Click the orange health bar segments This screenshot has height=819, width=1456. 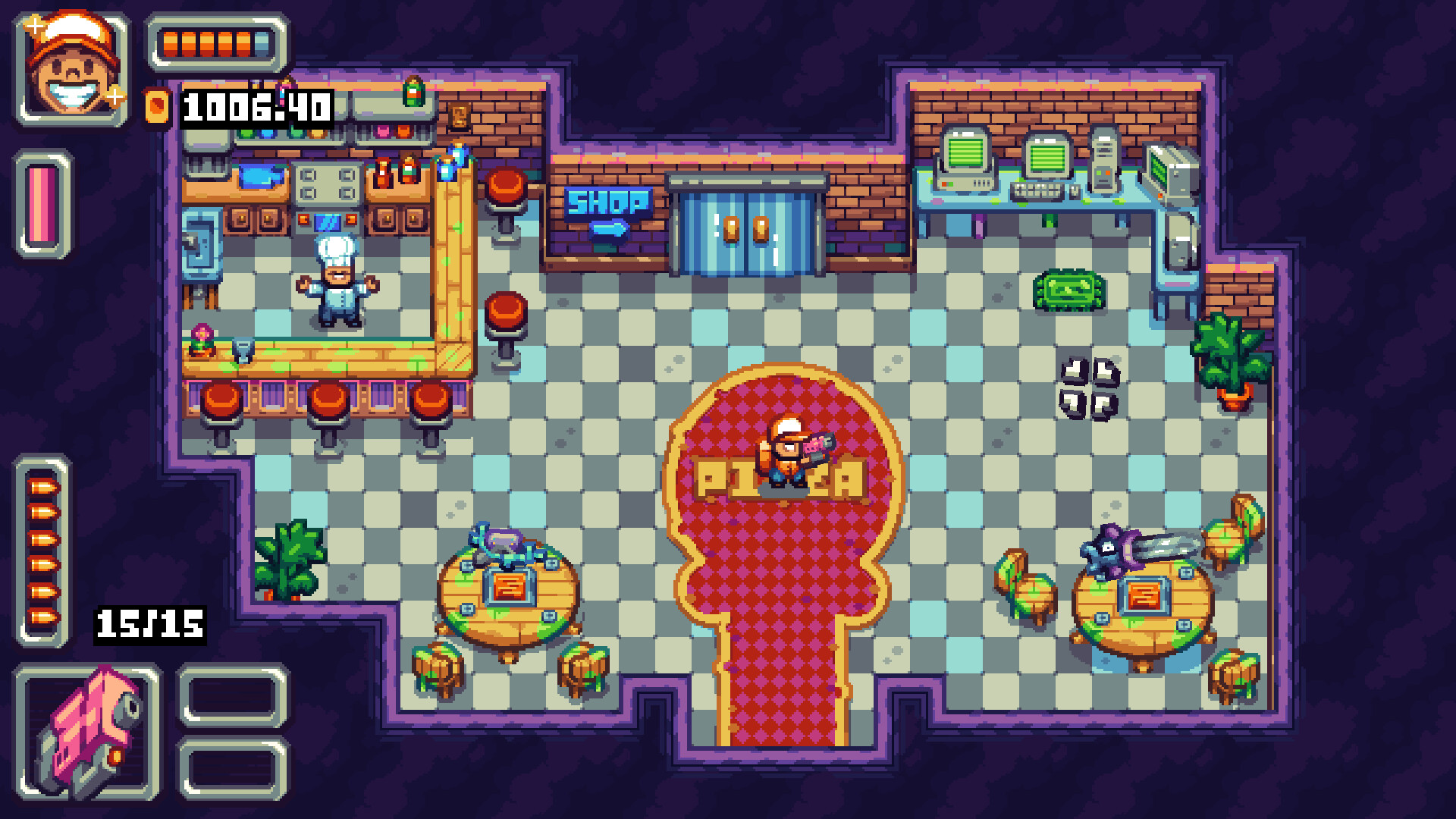(x=210, y=43)
